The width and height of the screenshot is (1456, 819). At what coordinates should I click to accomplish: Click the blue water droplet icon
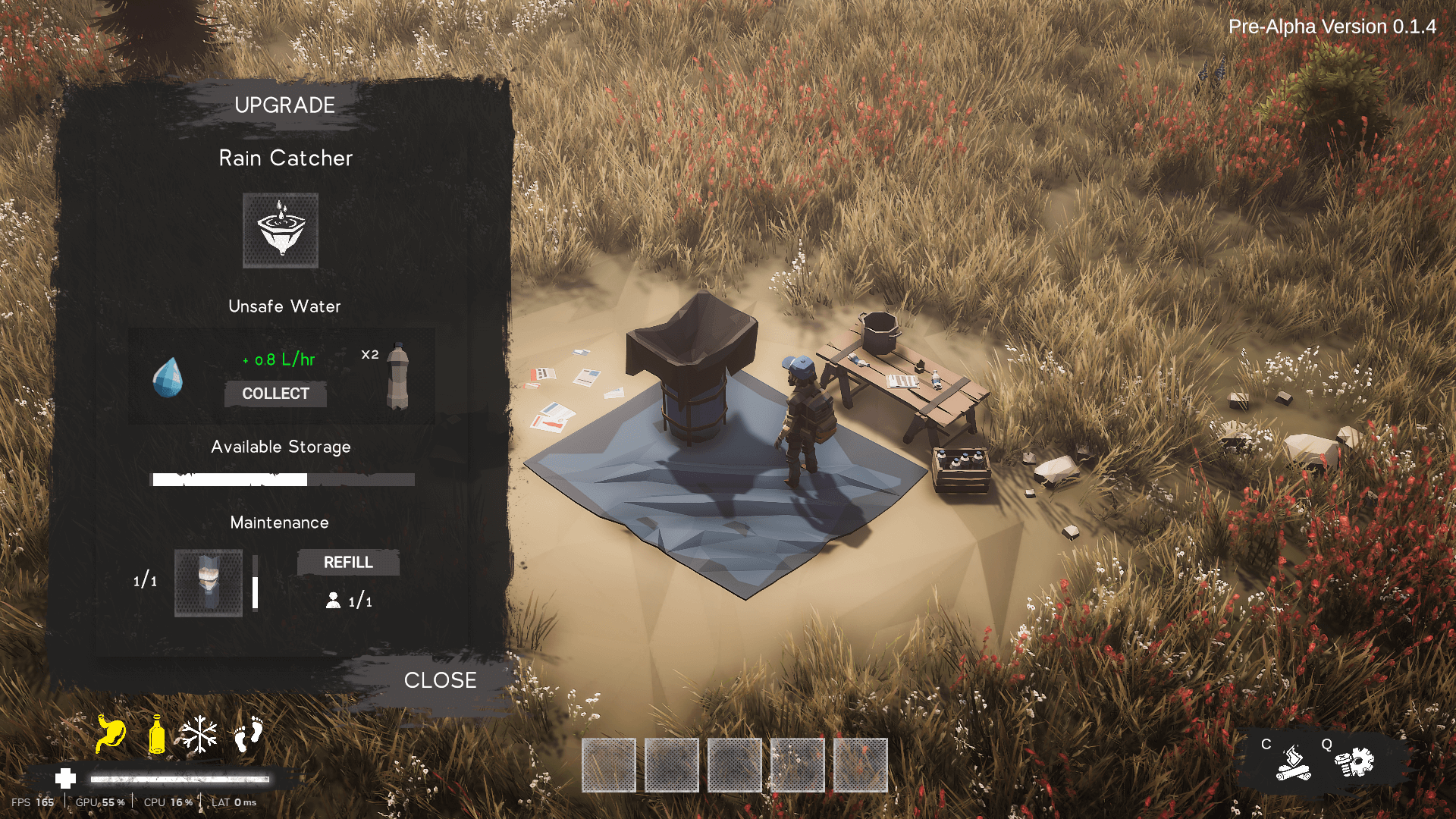pyautogui.click(x=168, y=377)
